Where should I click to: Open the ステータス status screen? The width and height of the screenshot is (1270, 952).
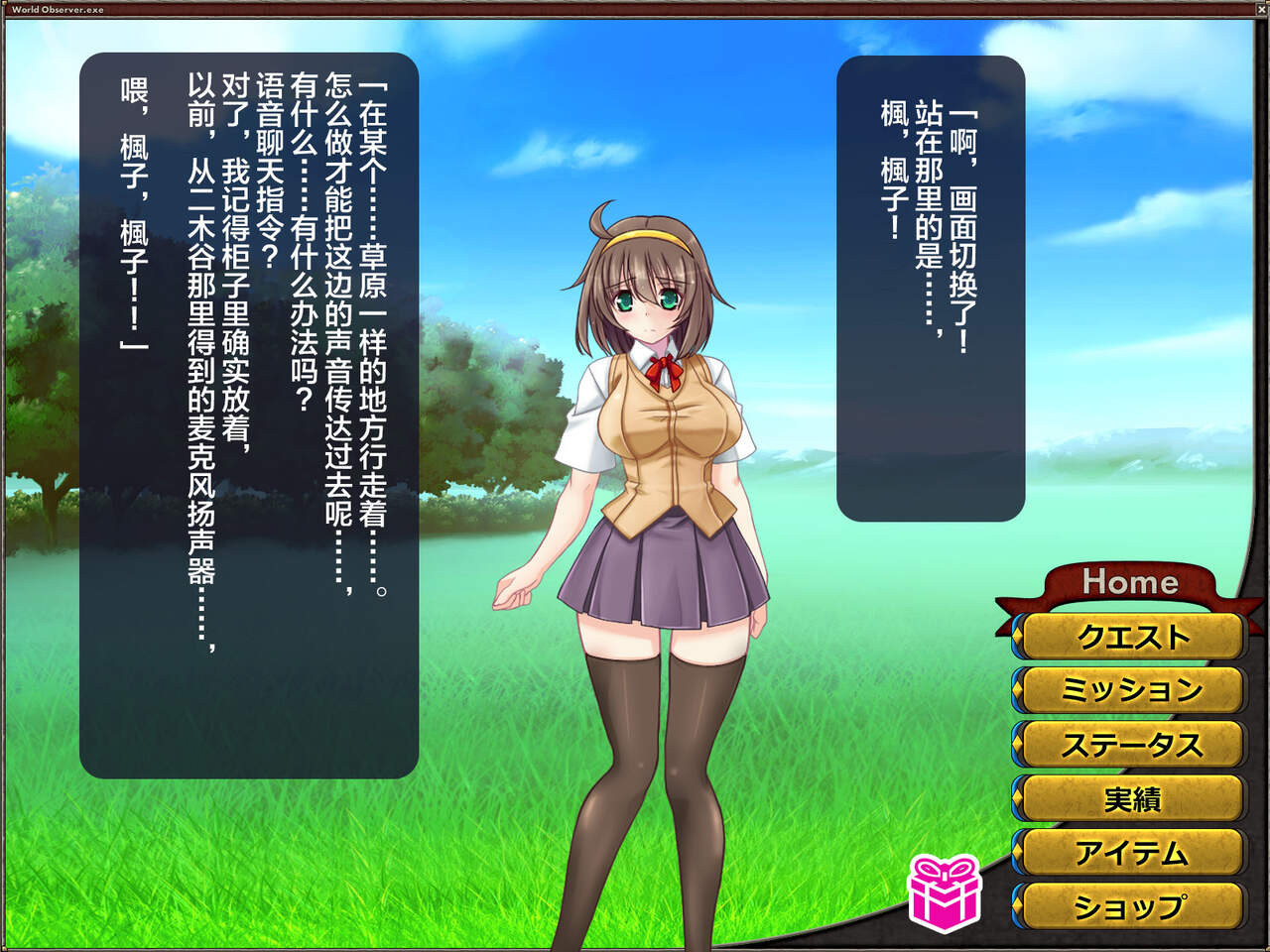[1131, 744]
